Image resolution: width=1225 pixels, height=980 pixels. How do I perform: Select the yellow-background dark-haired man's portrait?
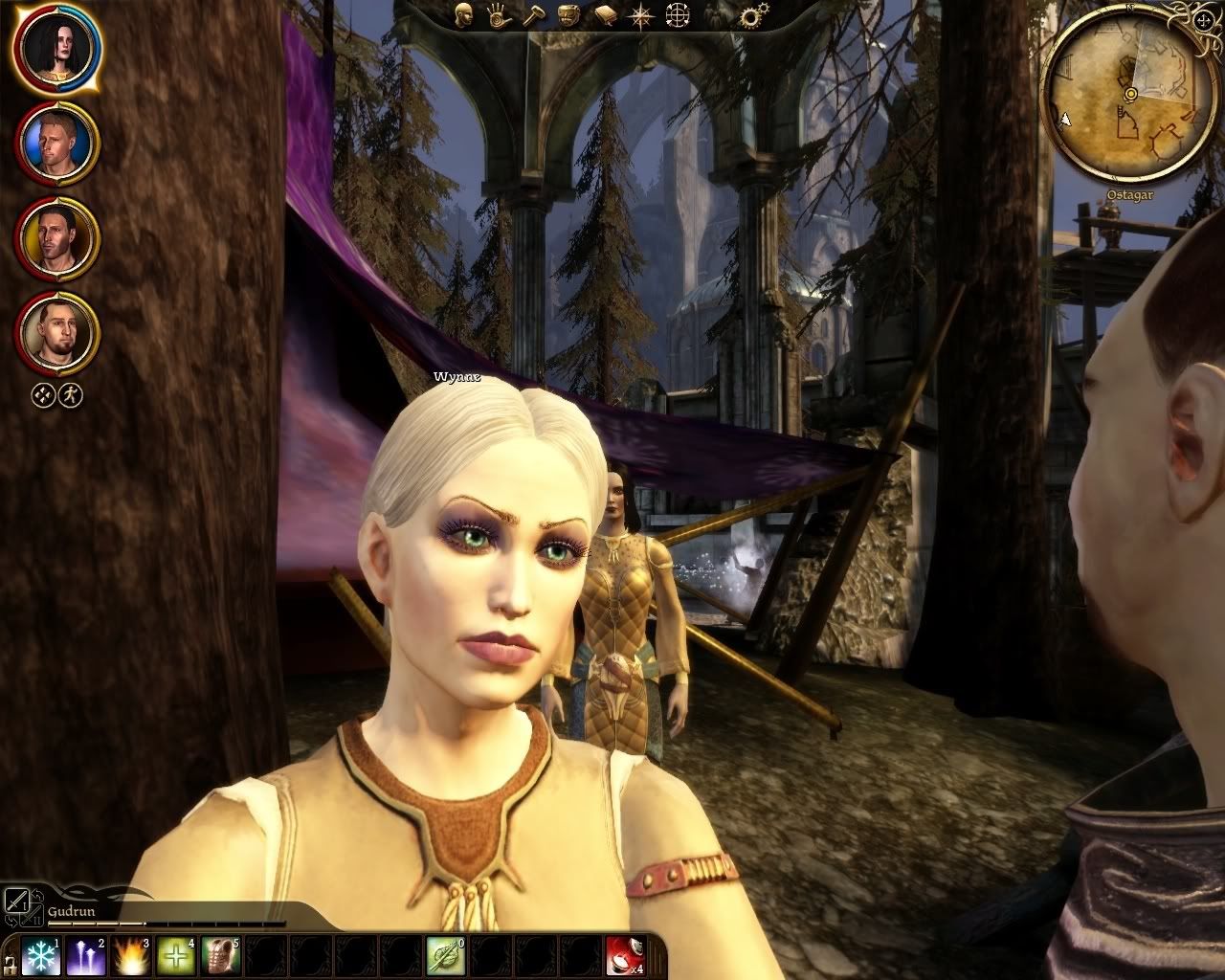57,239
